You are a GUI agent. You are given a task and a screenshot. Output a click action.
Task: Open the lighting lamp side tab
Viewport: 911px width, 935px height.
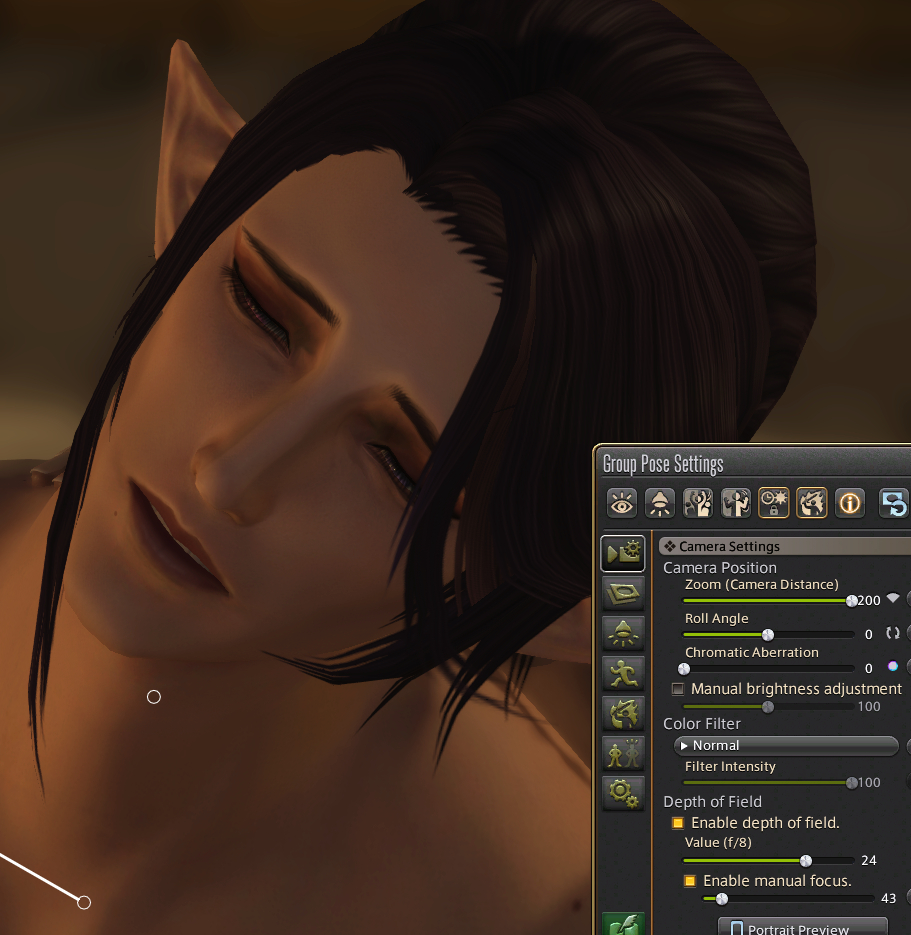[622, 633]
